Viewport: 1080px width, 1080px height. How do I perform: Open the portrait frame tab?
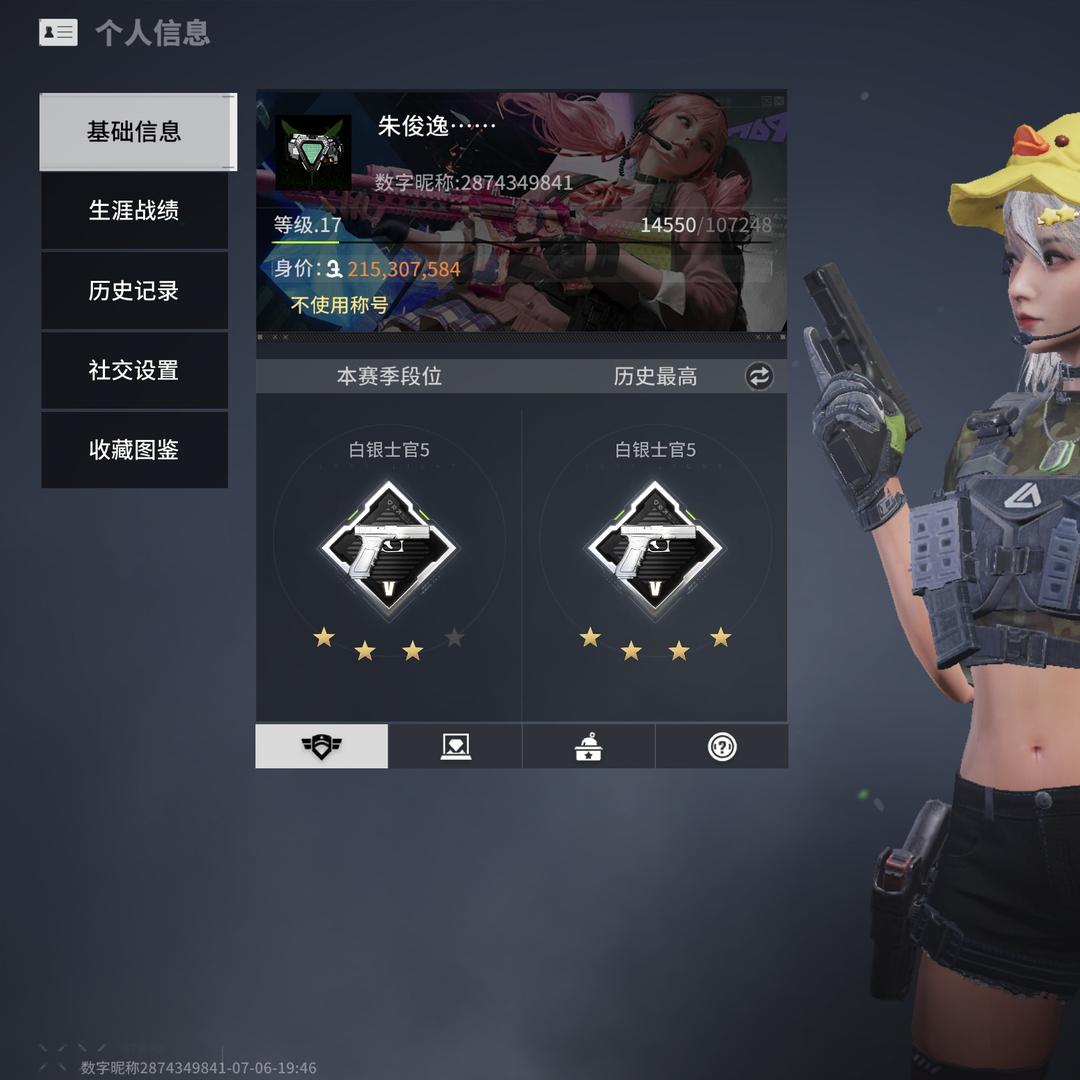(x=455, y=746)
